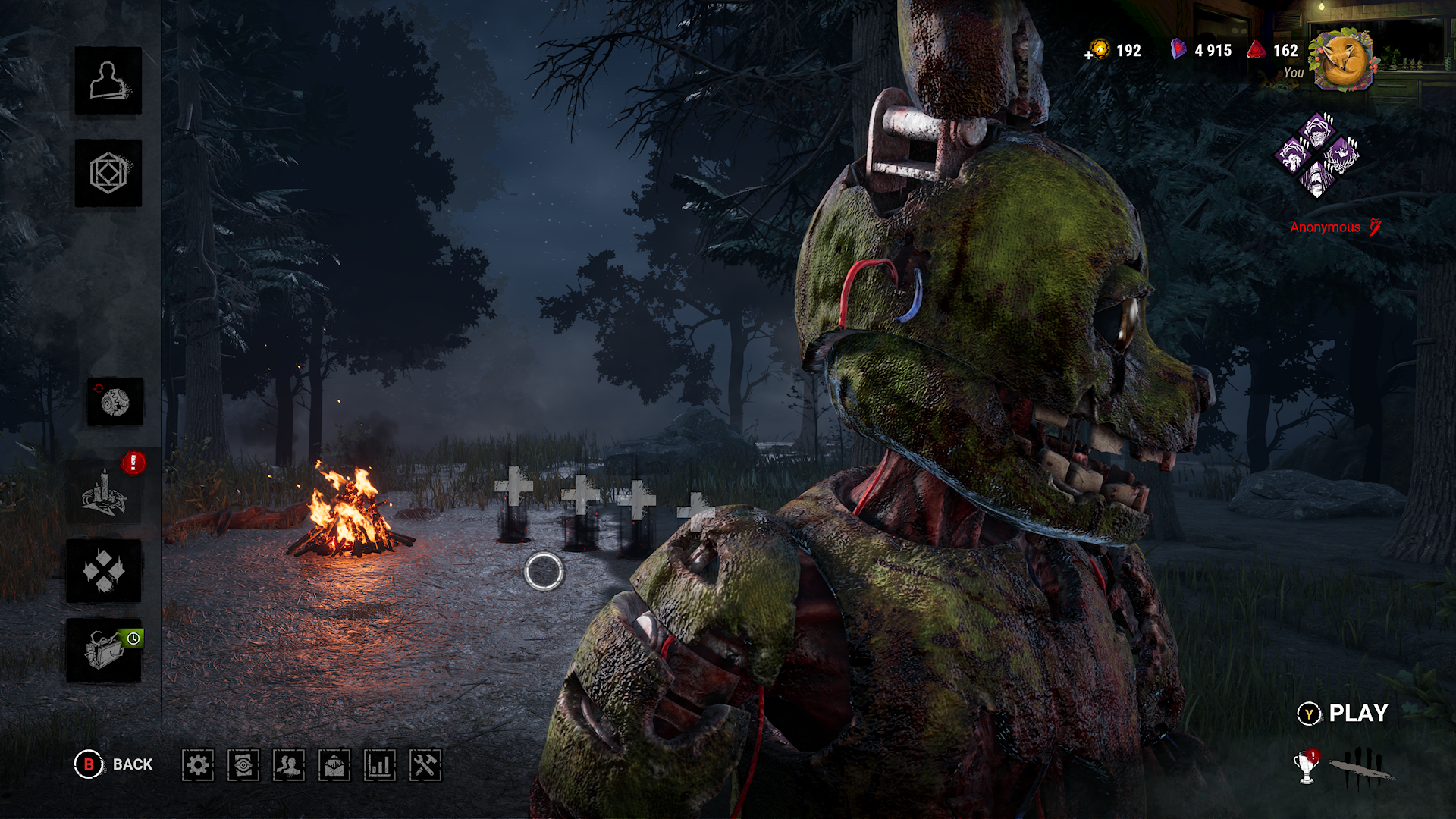Go back with the BACK button
This screenshot has height=819, width=1456.
click(x=114, y=764)
